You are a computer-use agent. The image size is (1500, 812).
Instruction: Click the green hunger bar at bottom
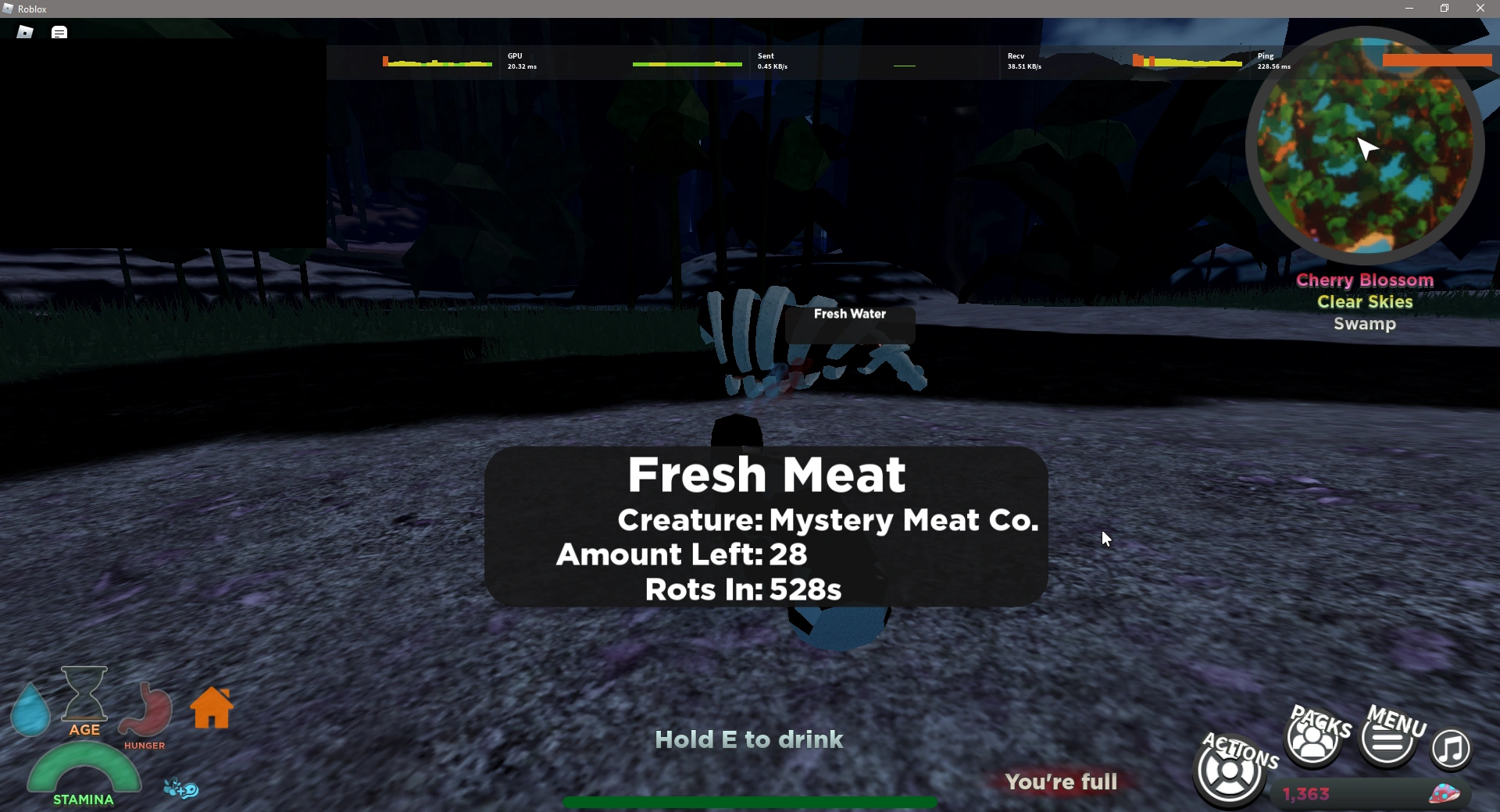748,803
